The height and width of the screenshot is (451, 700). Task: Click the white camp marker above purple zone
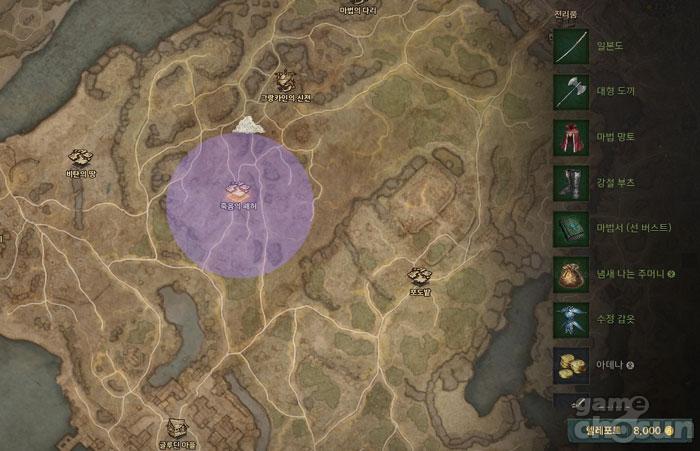[x=248, y=124]
